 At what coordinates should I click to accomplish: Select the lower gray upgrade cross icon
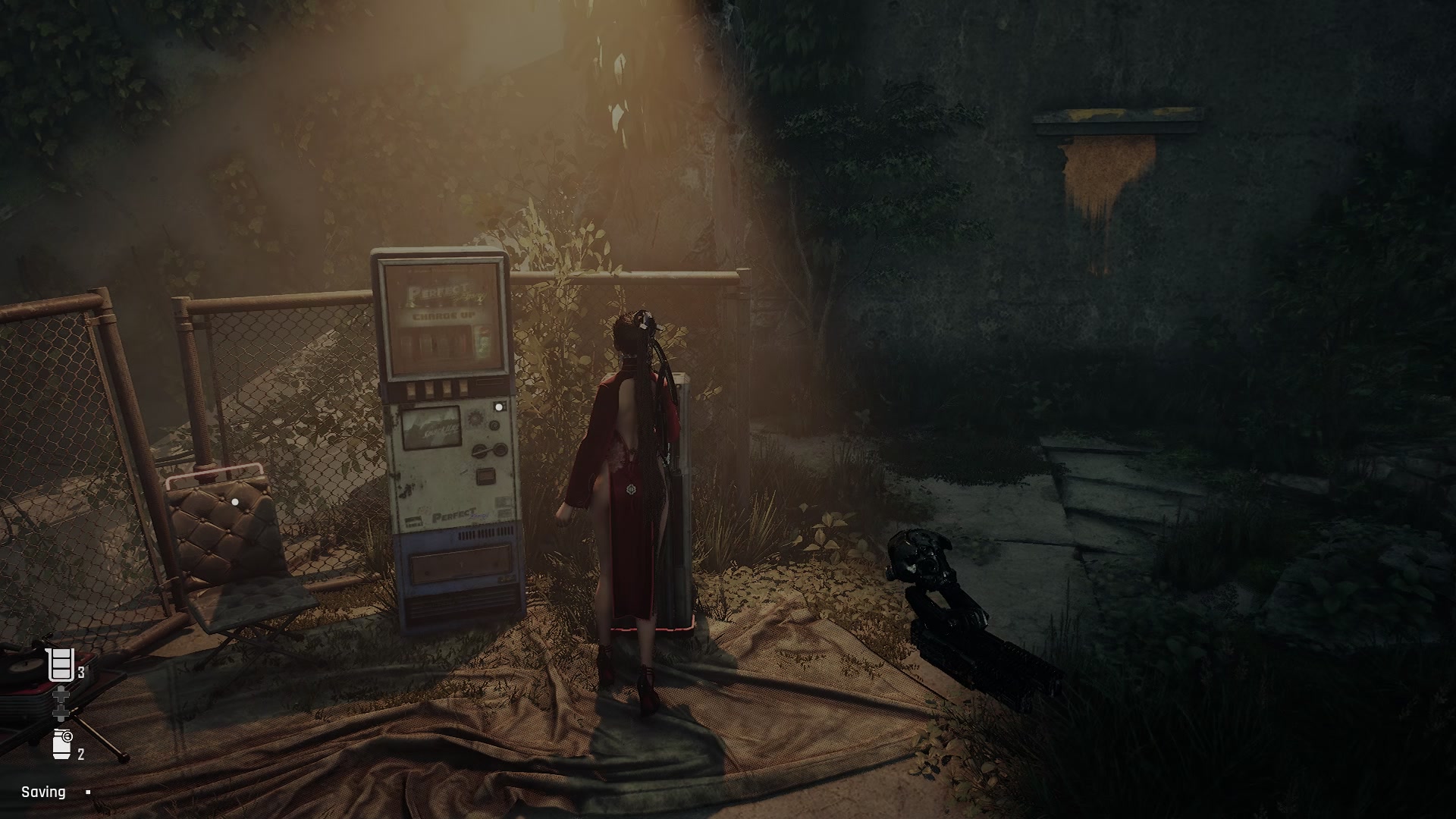click(x=61, y=712)
